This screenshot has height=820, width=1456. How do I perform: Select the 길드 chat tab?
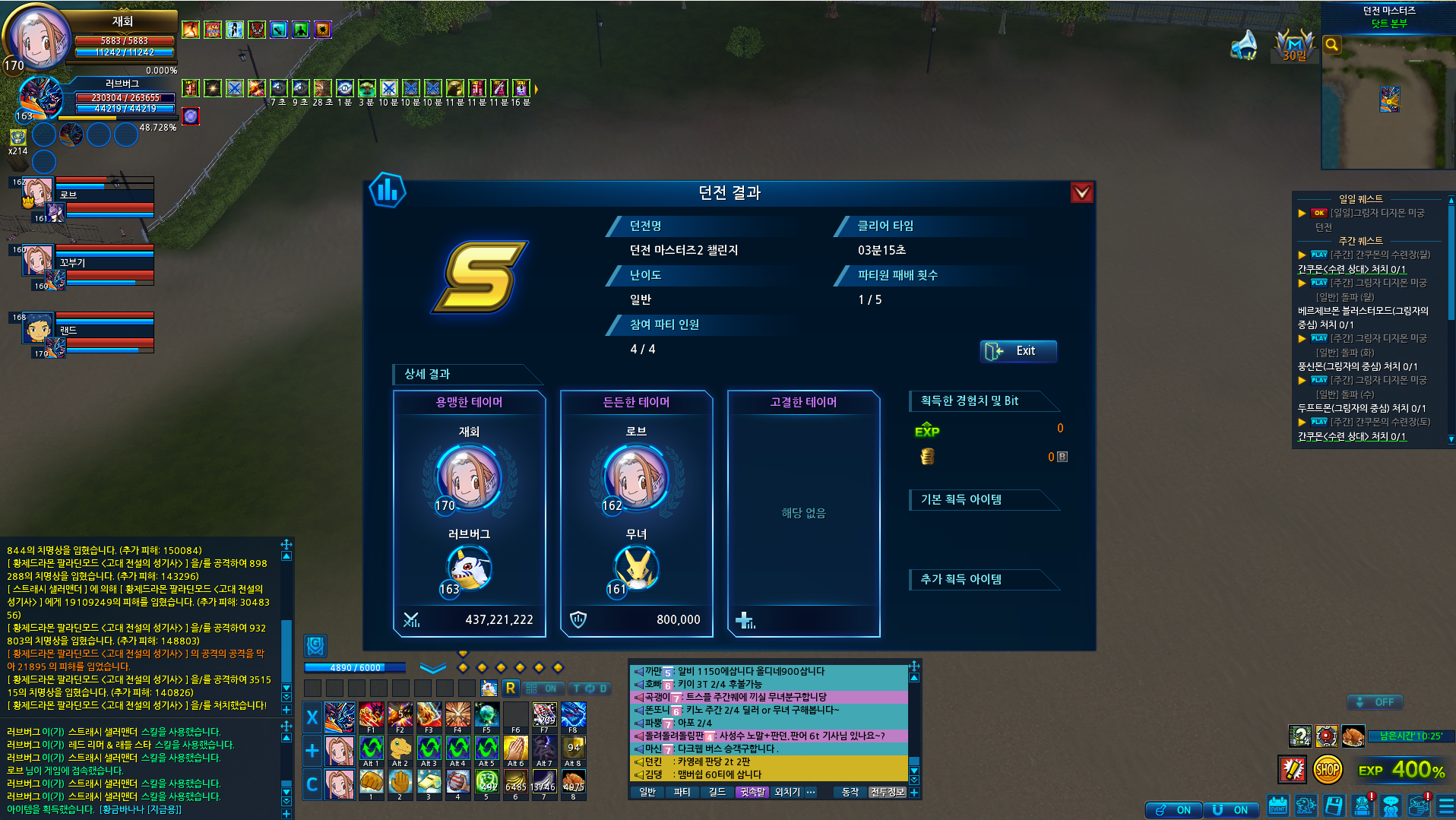click(717, 792)
